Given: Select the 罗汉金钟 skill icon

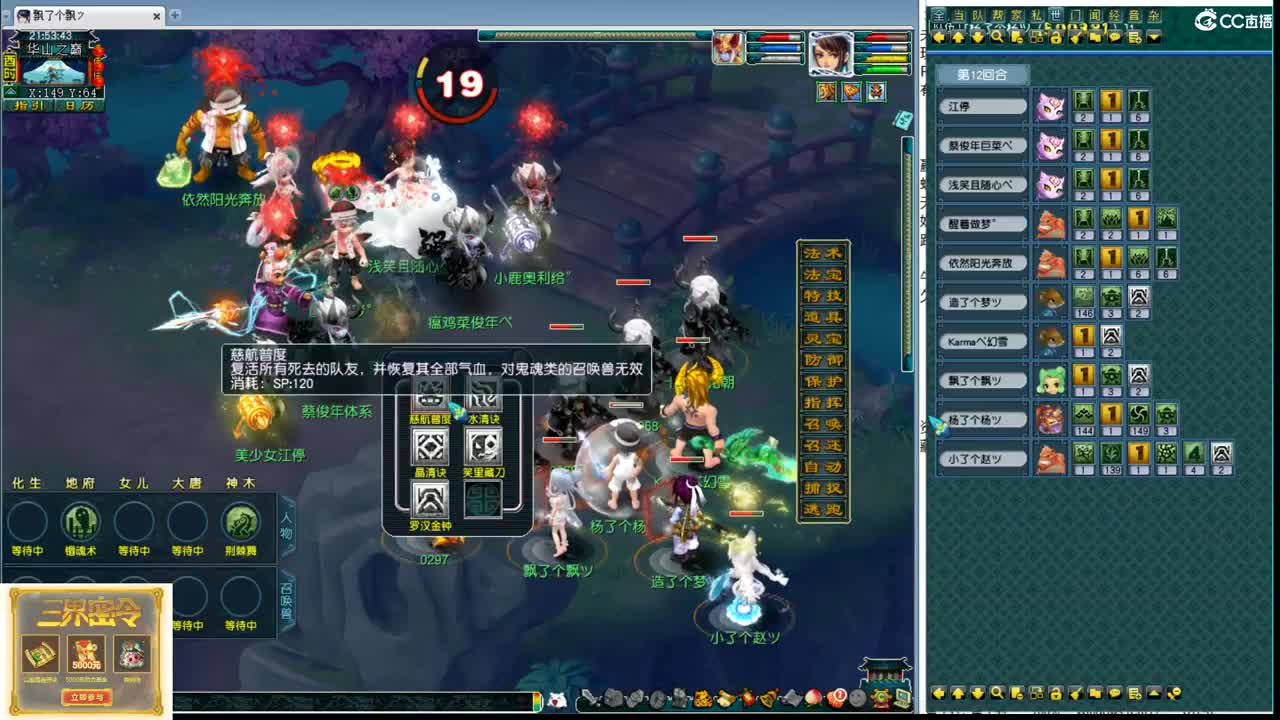Looking at the screenshot, I should [x=429, y=499].
